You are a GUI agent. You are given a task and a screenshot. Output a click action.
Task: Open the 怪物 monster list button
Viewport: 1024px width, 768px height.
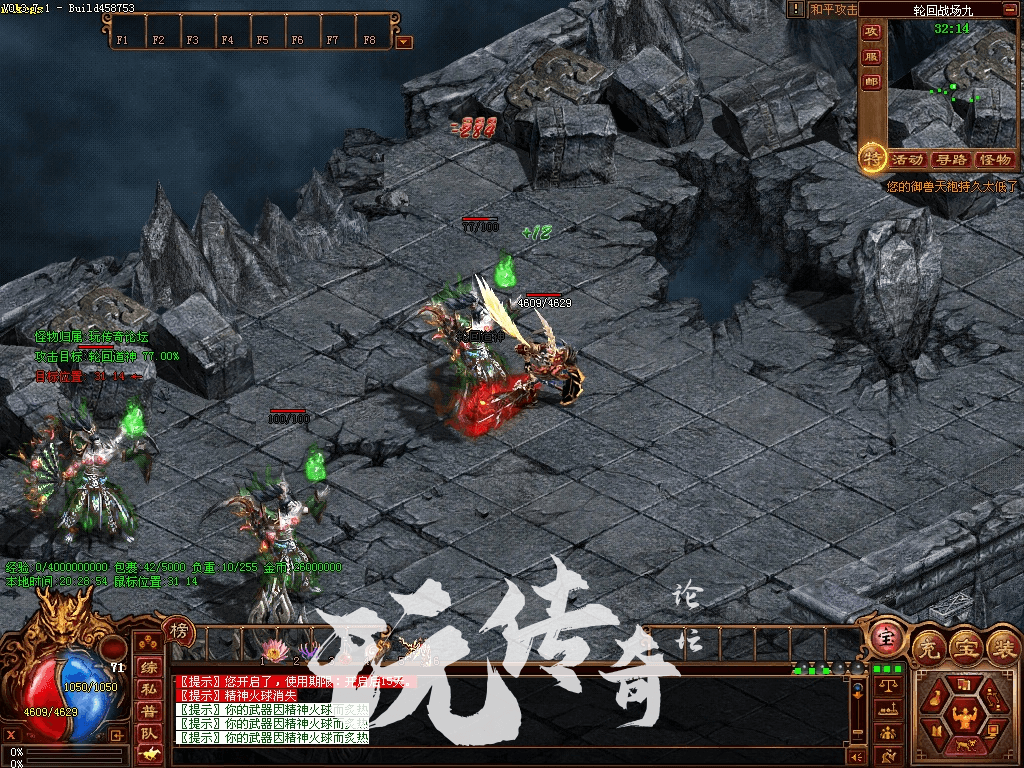pos(994,160)
